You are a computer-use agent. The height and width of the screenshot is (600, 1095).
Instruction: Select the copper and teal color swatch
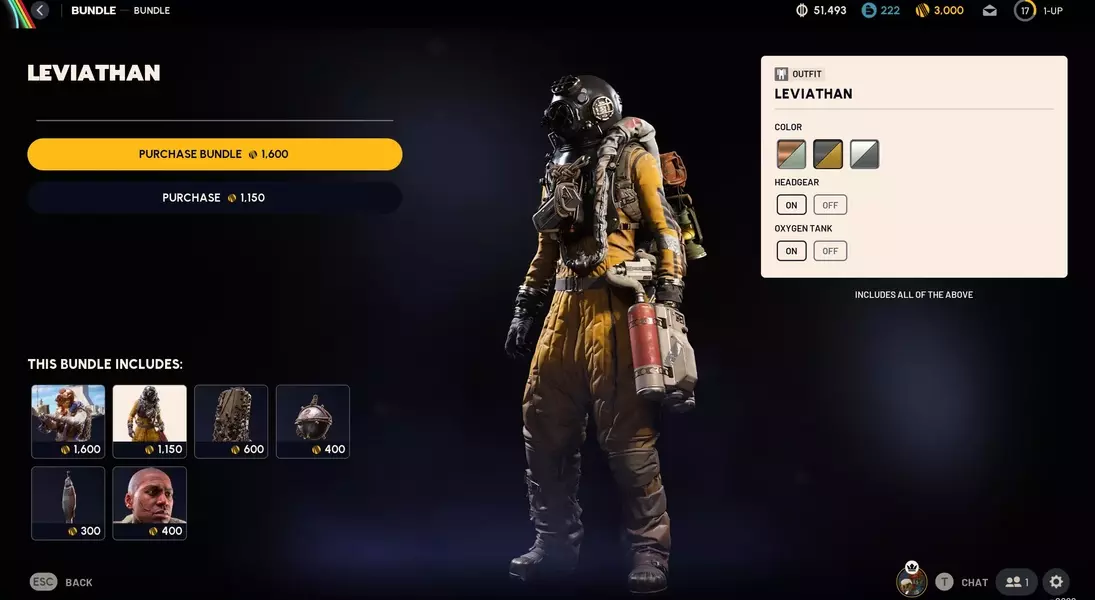click(x=791, y=154)
